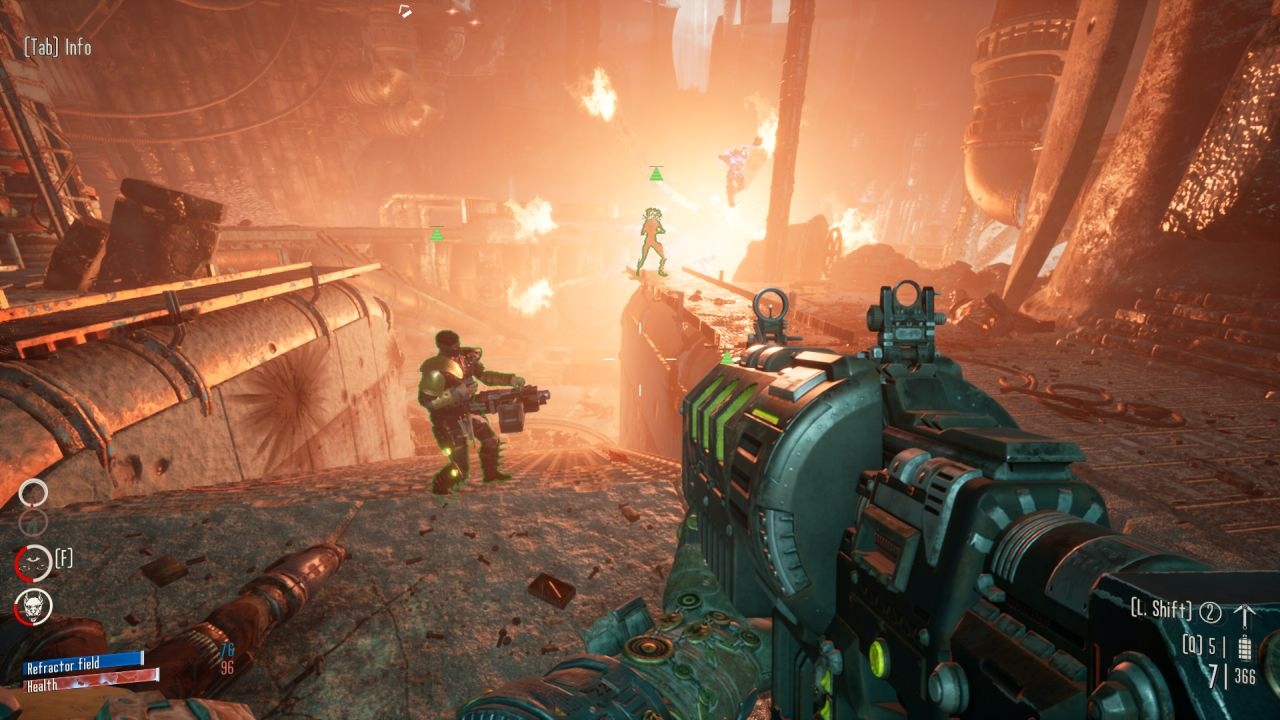This screenshot has height=720, width=1280.
Task: Click the skull-faced mastiff ability icon
Action: [x=33, y=607]
